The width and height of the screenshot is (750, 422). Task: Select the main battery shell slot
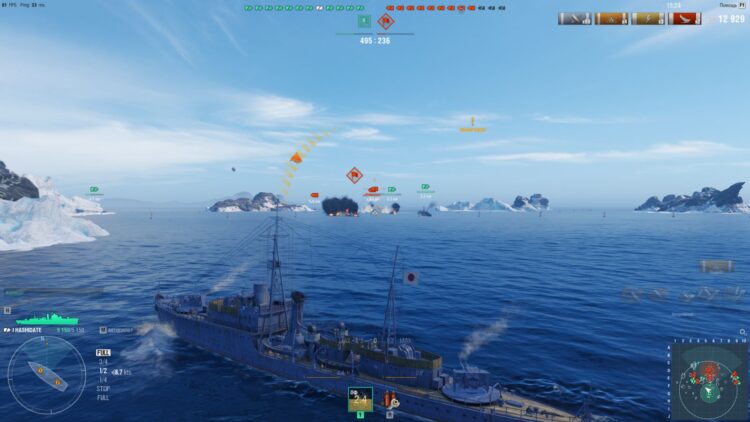(x=360, y=398)
